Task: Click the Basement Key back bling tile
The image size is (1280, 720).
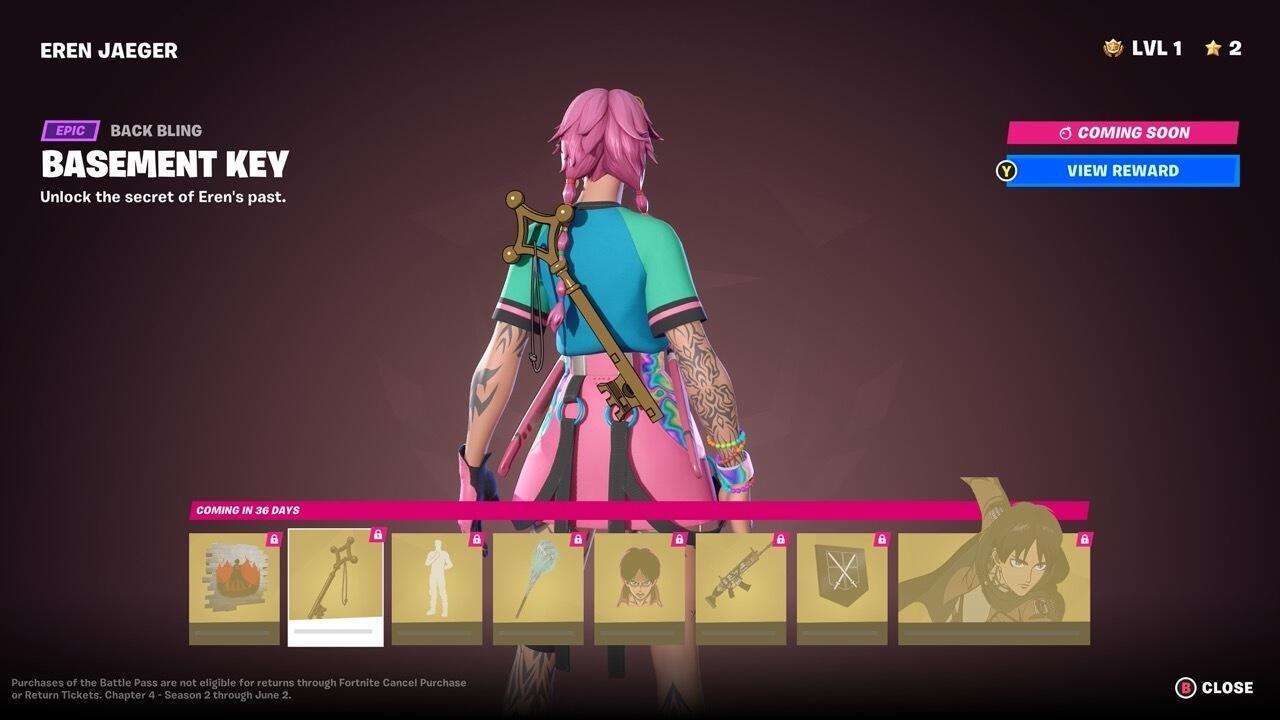Action: click(334, 582)
